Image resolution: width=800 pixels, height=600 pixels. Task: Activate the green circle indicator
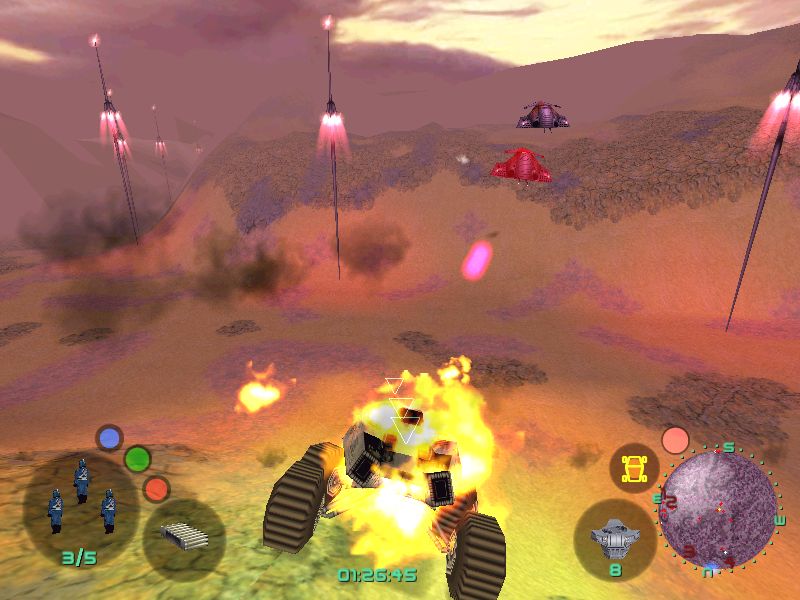pos(137,459)
